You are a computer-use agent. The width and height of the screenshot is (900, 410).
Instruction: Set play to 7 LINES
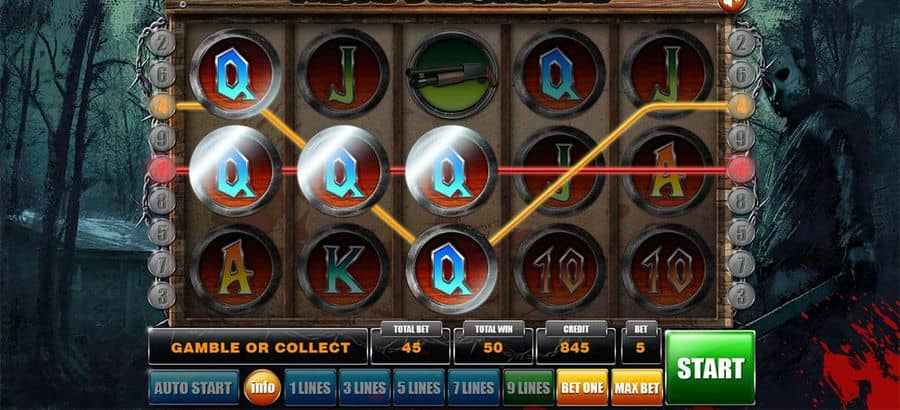(x=472, y=387)
